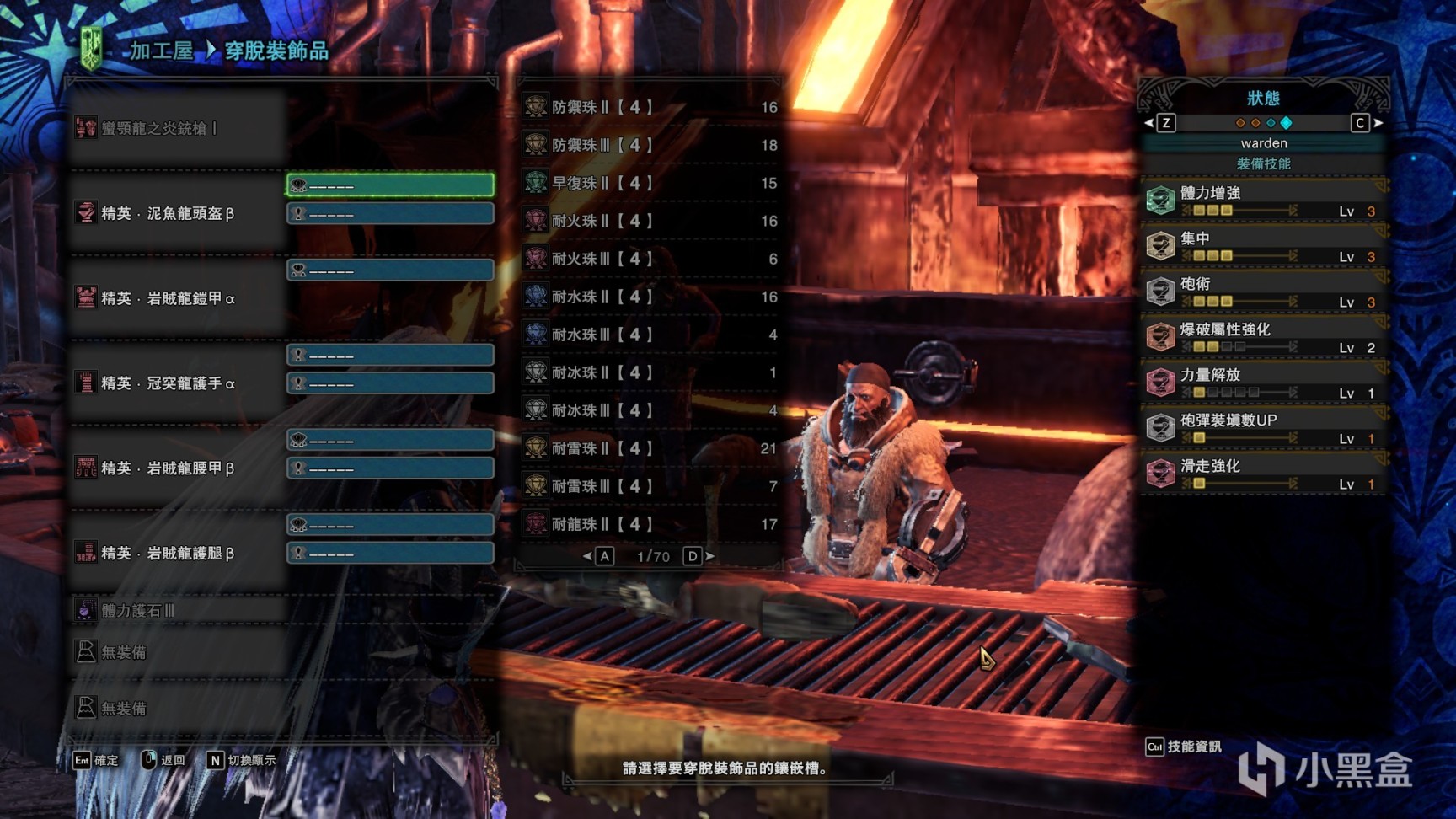Show details for the 砲術 skill

1262,292
